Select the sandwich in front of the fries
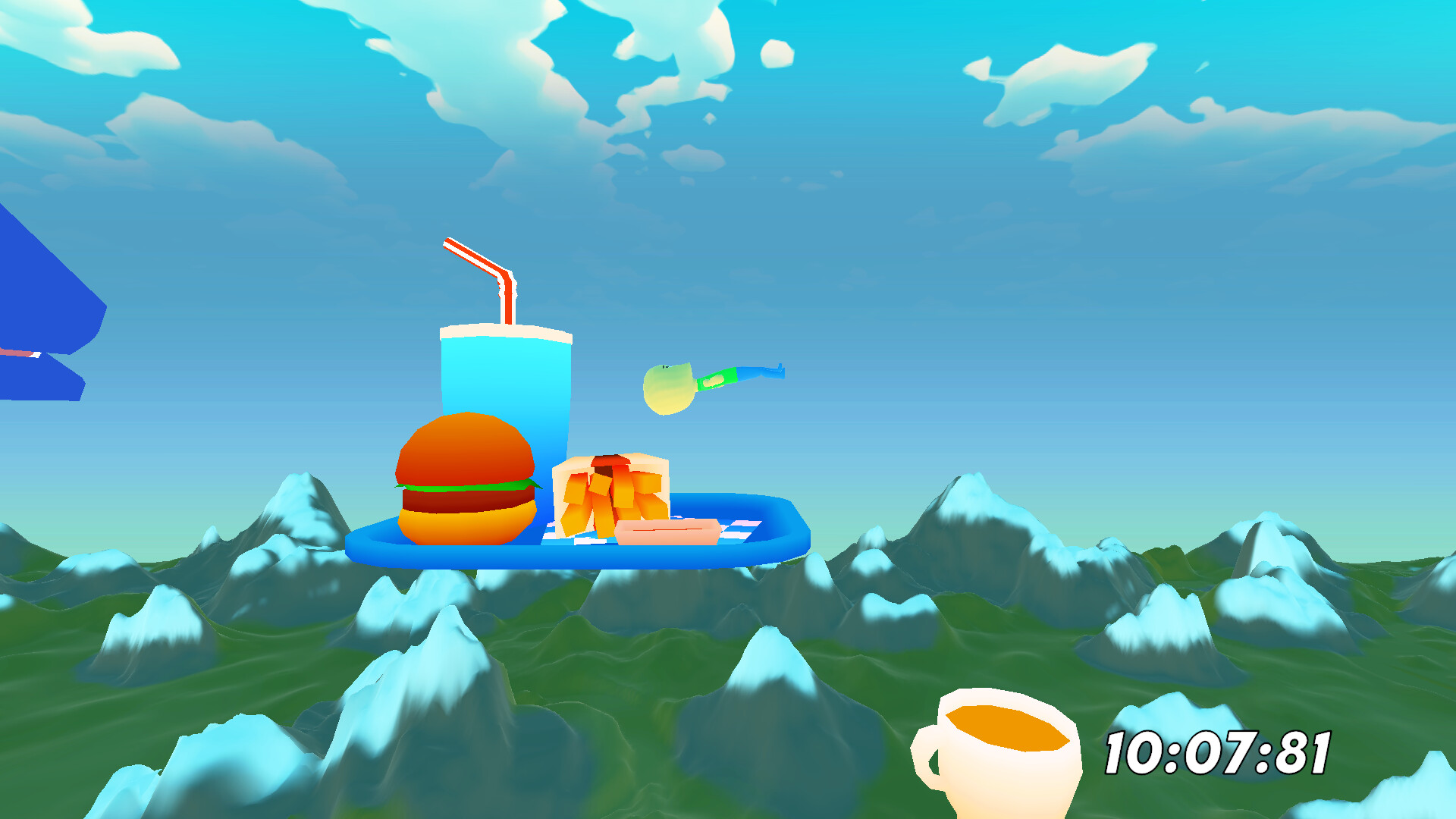The width and height of the screenshot is (1456, 819). 666,531
